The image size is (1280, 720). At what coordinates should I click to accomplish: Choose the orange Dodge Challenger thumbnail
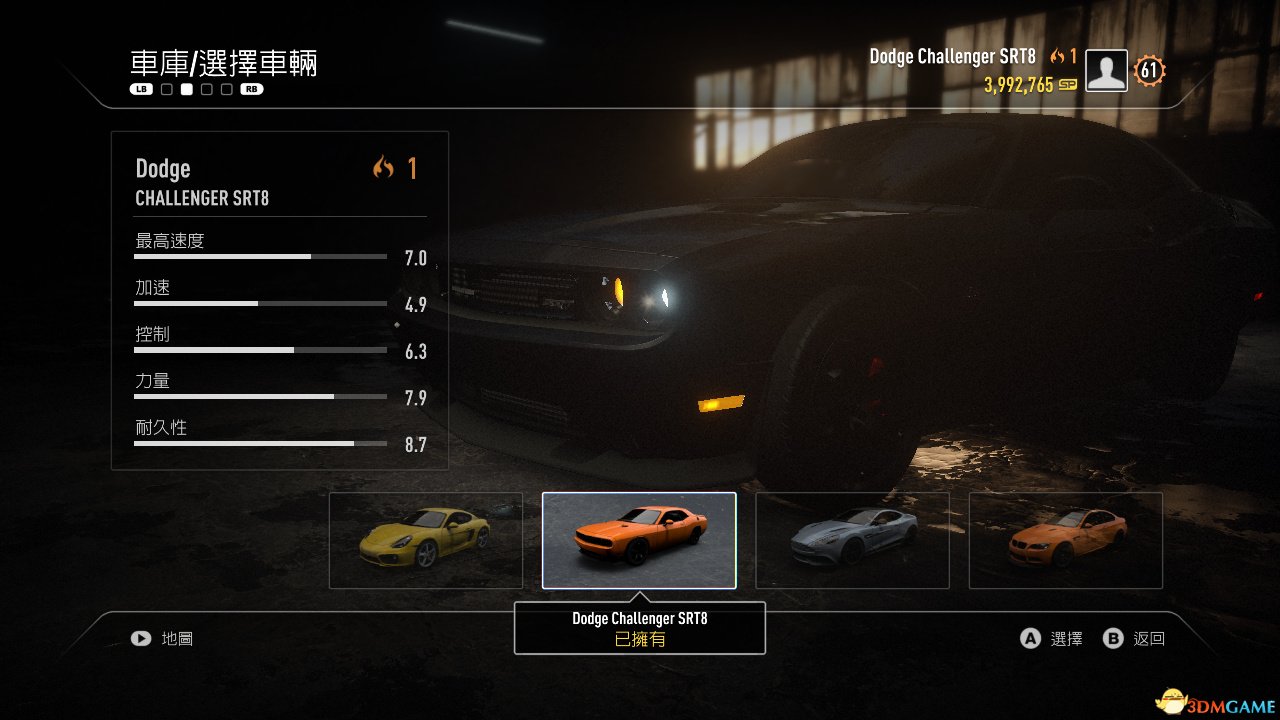click(x=639, y=540)
